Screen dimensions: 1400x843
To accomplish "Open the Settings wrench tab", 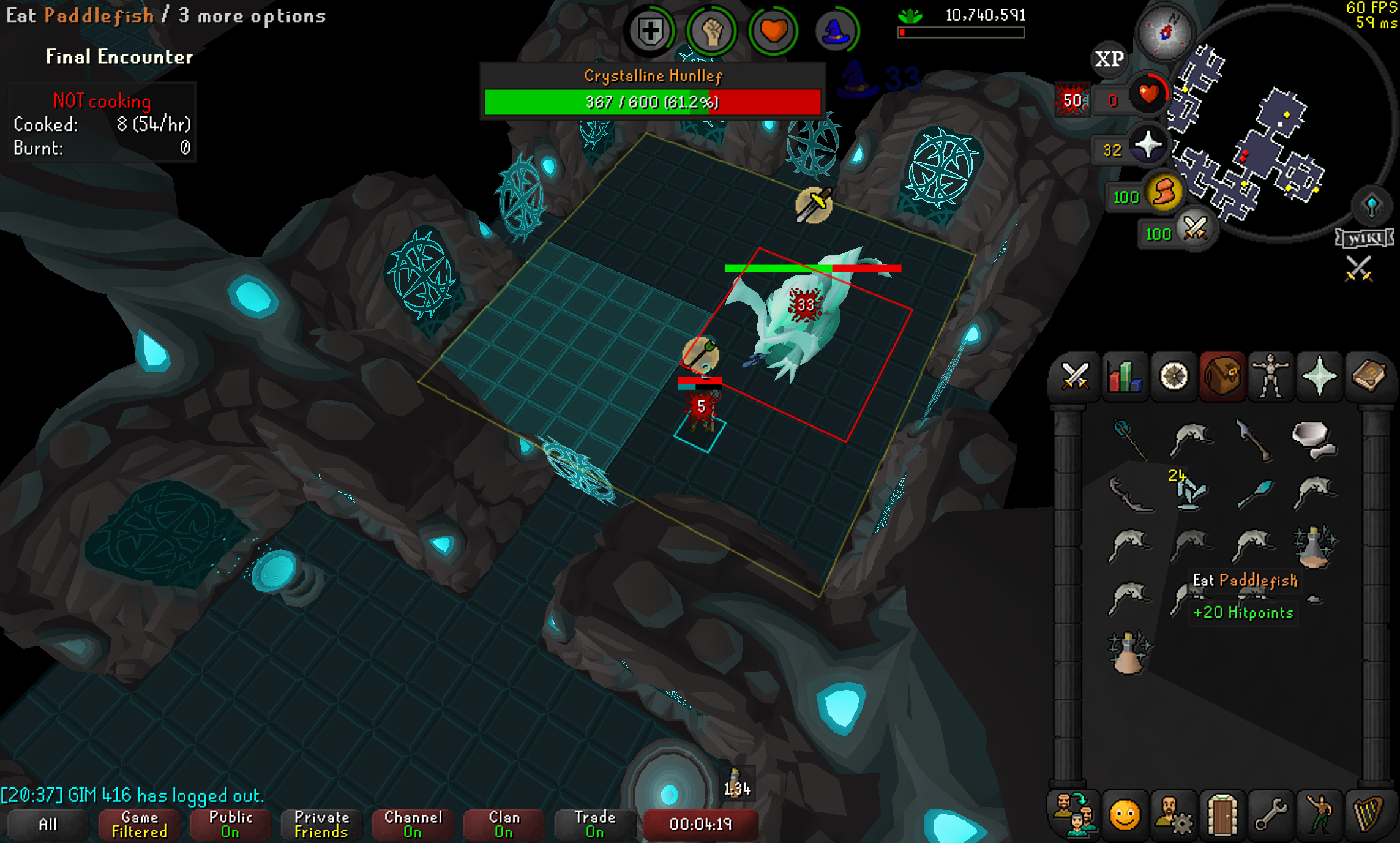I will pyautogui.click(x=1271, y=815).
